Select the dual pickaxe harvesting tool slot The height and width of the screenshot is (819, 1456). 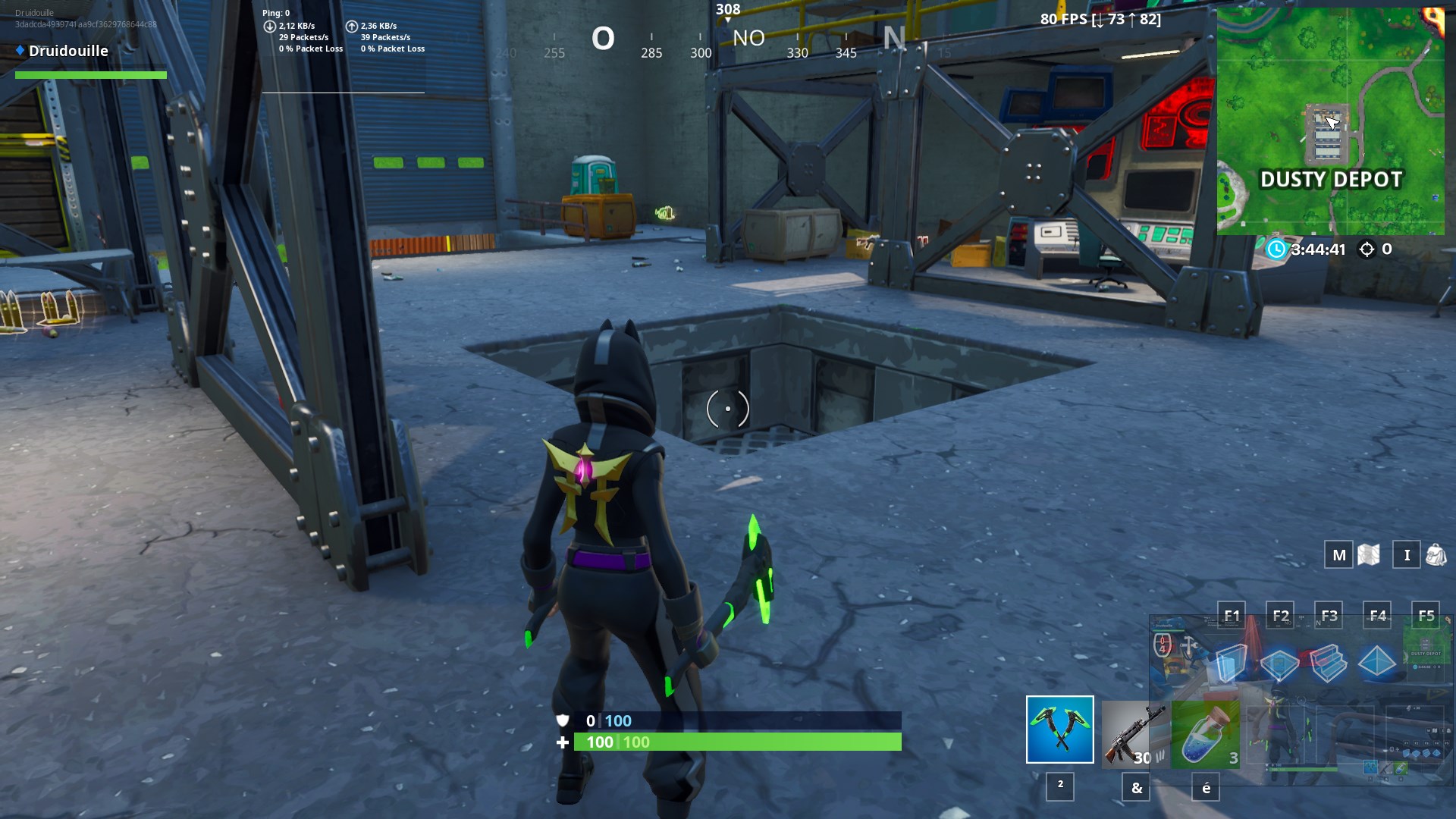pos(1059,730)
